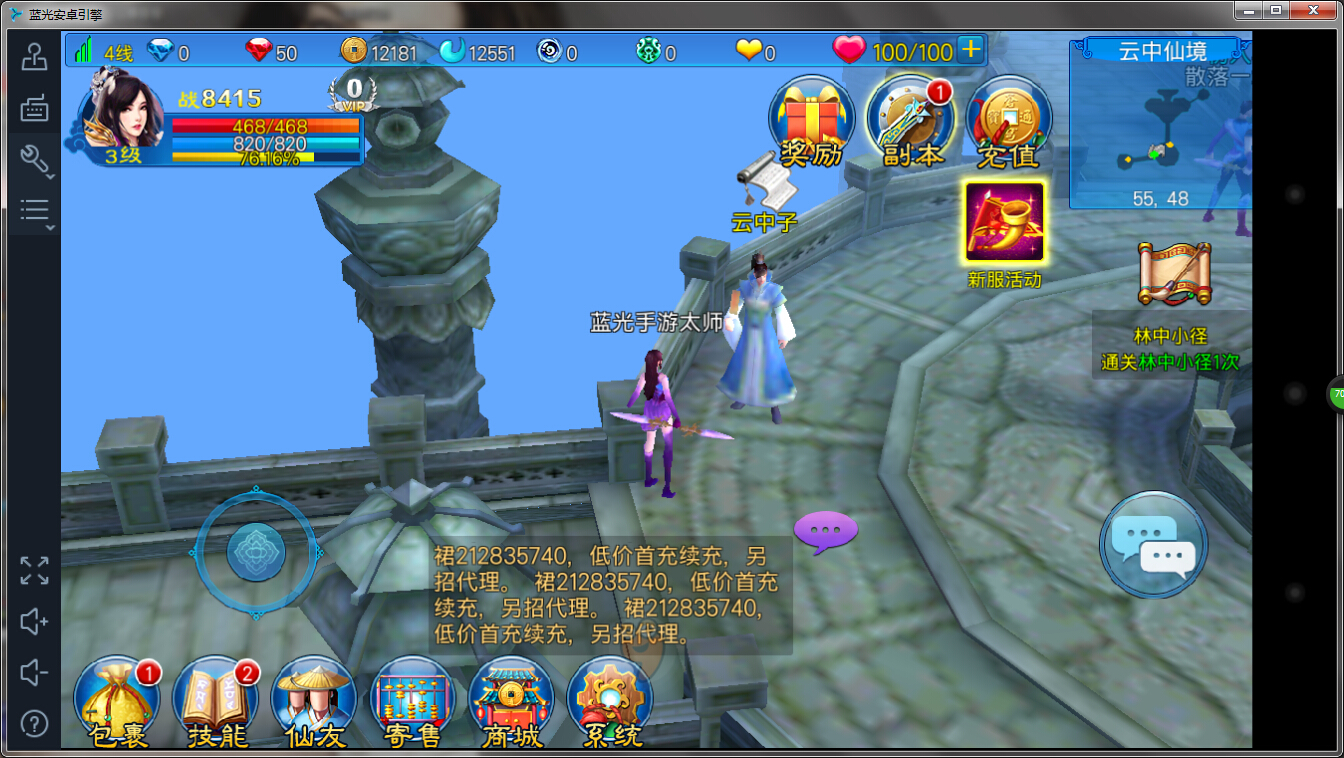Open the 仙友 friends menu

tap(314, 702)
